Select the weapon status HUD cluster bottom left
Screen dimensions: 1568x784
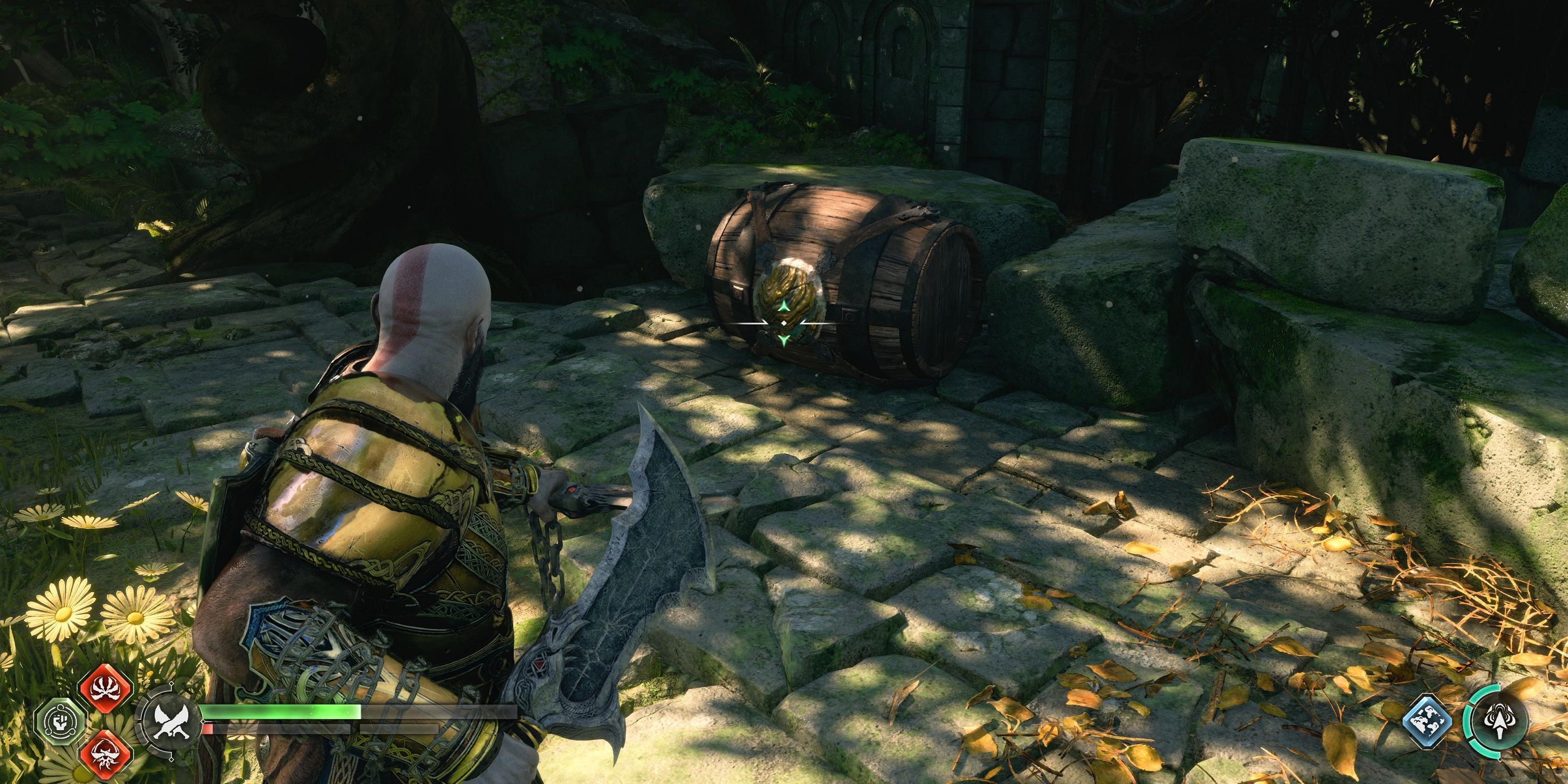pyautogui.click(x=244, y=721)
